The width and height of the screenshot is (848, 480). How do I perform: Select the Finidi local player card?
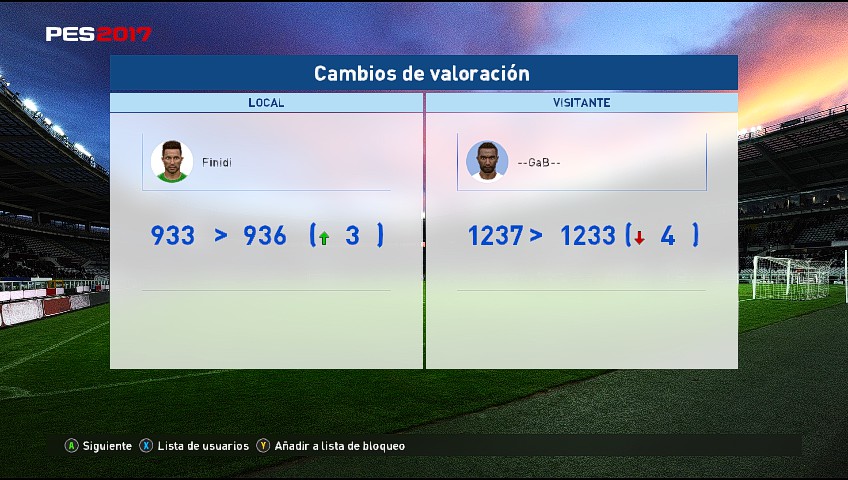click(266, 162)
